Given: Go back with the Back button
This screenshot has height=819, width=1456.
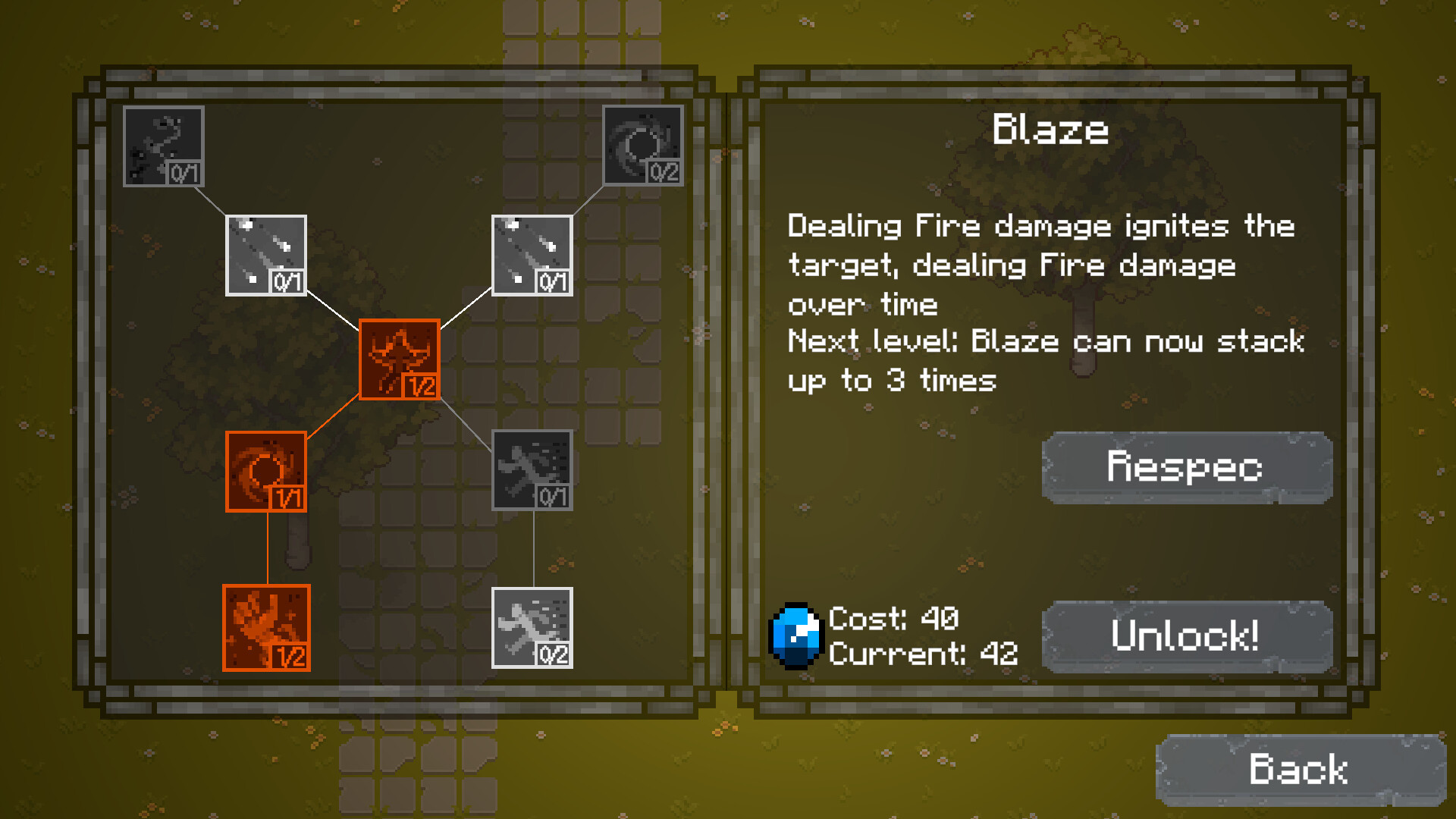Looking at the screenshot, I should (1298, 769).
